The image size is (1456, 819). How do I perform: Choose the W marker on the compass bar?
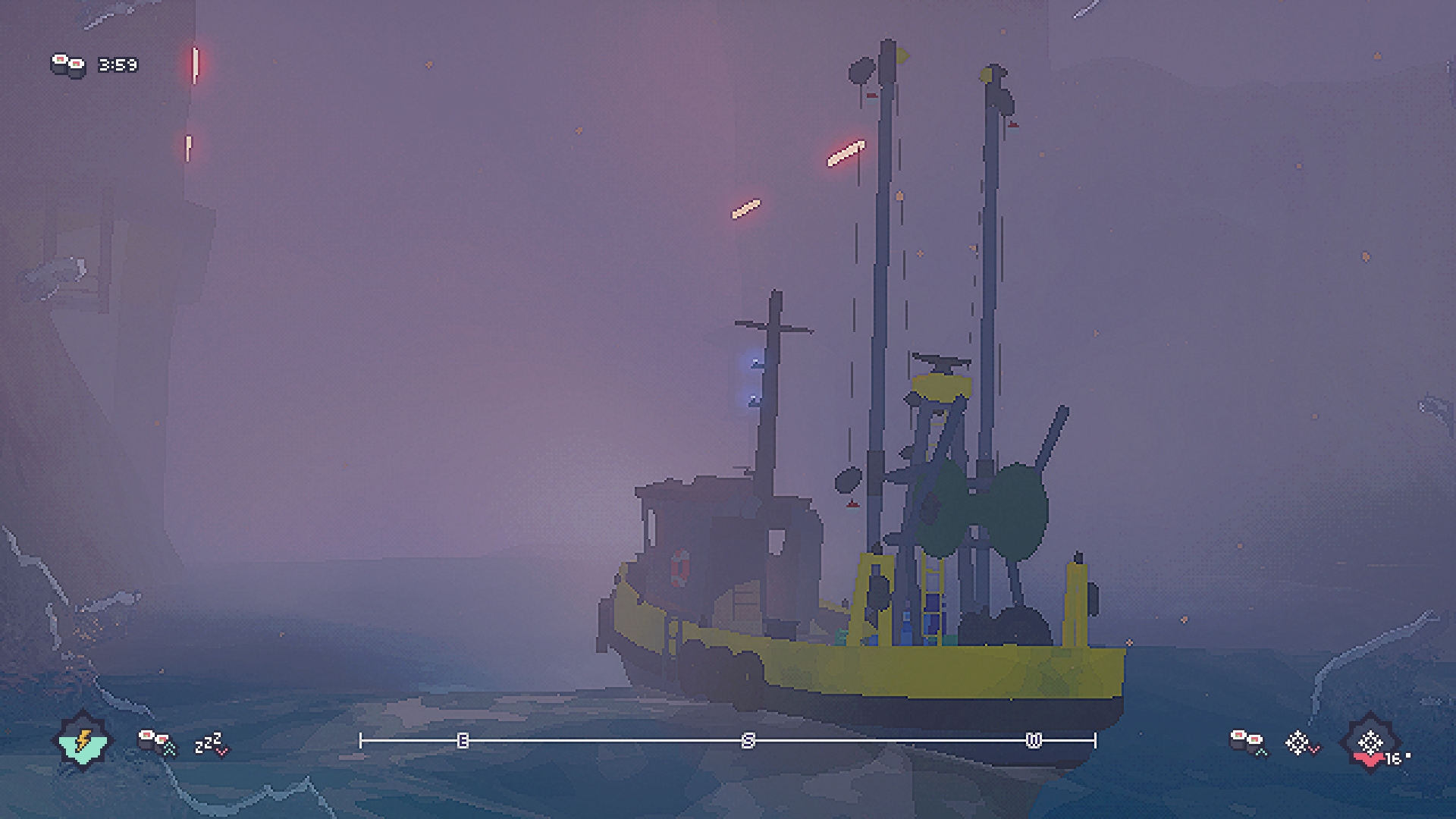(1034, 741)
